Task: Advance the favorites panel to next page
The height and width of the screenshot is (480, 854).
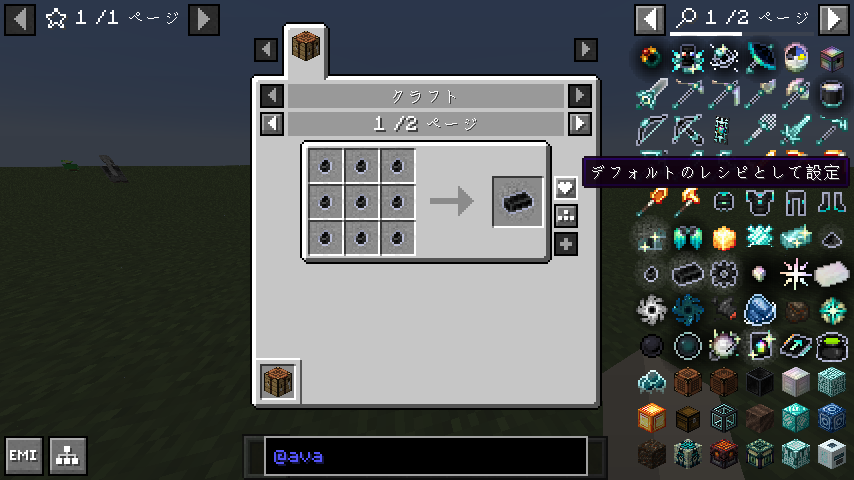Action: [x=203, y=18]
